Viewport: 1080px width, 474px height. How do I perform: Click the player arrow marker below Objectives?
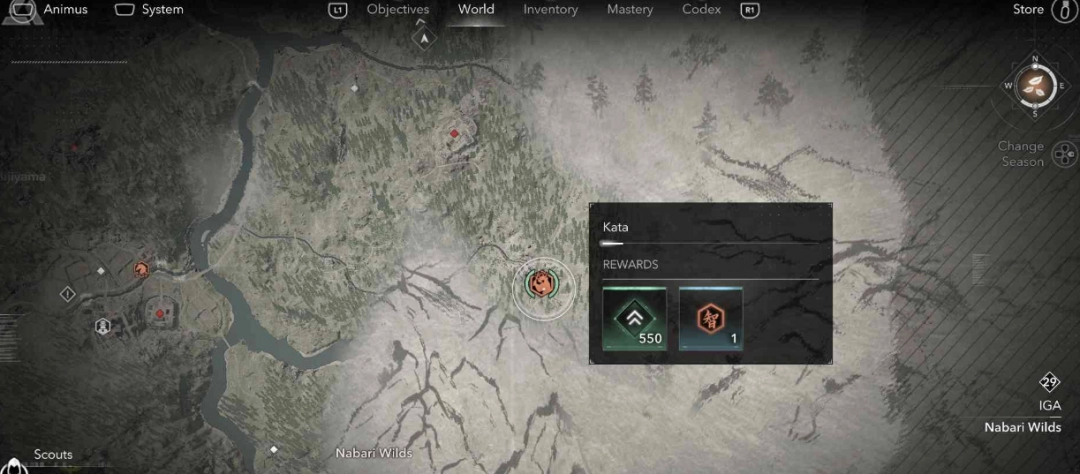coord(424,38)
